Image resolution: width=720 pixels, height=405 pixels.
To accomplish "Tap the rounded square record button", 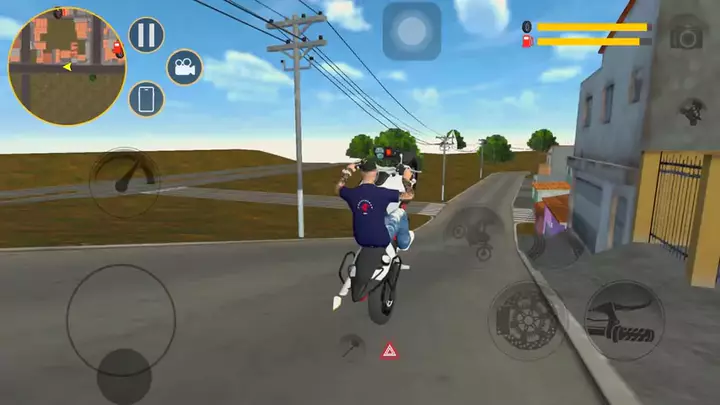I will point(411,31).
